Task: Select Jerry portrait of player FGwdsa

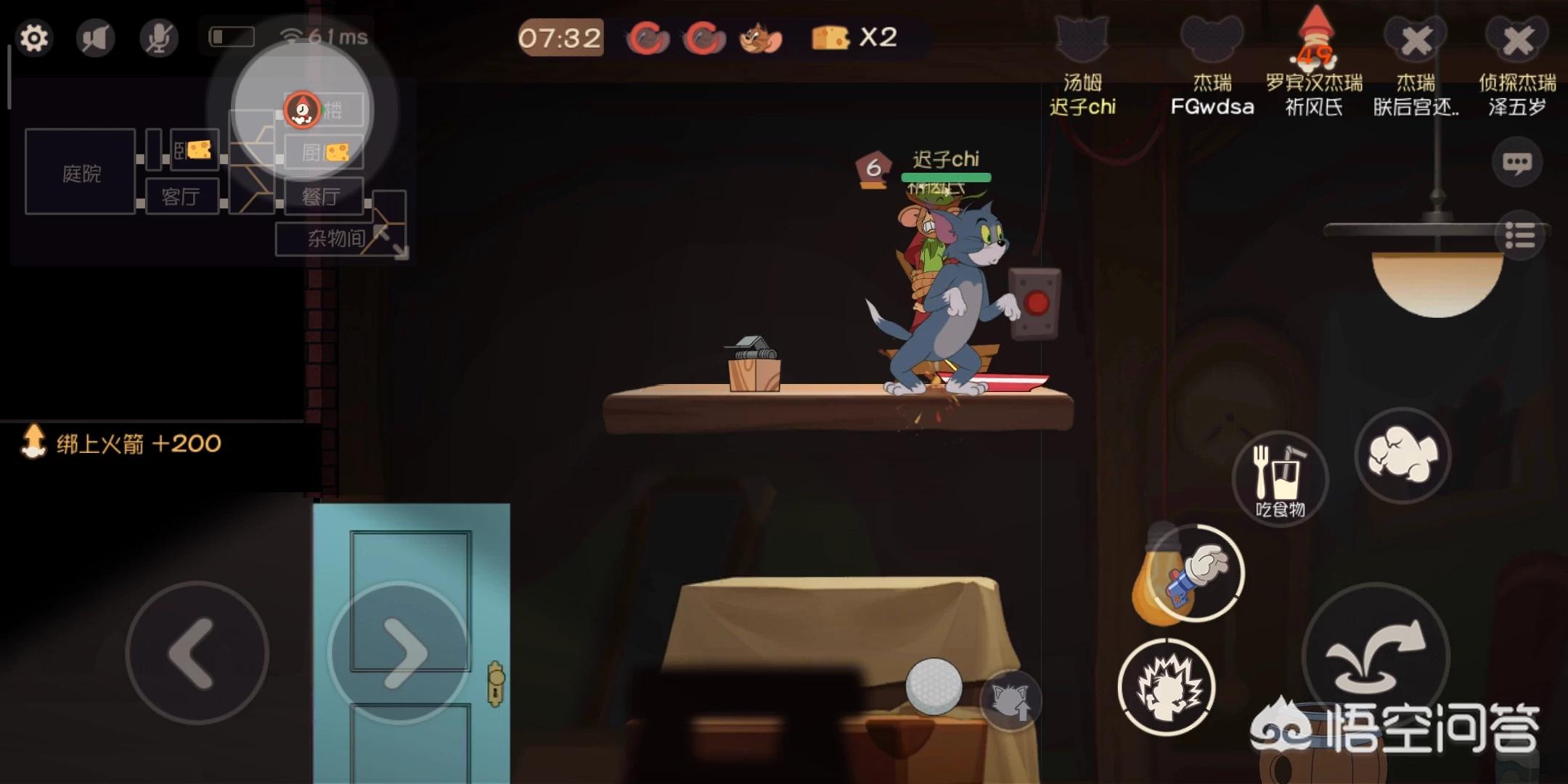Action: (1212, 40)
